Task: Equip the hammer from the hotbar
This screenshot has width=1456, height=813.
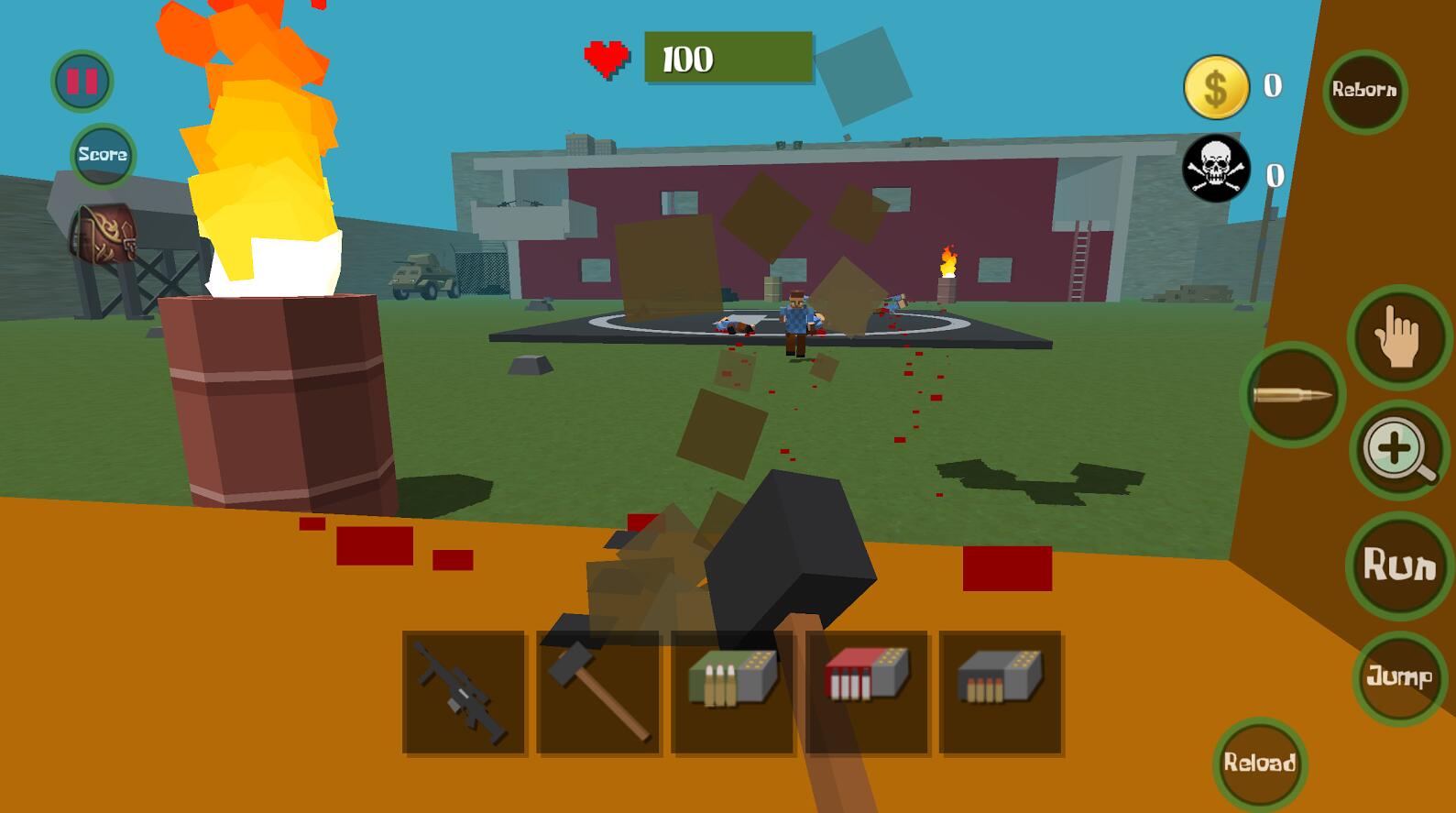Action: [x=598, y=693]
